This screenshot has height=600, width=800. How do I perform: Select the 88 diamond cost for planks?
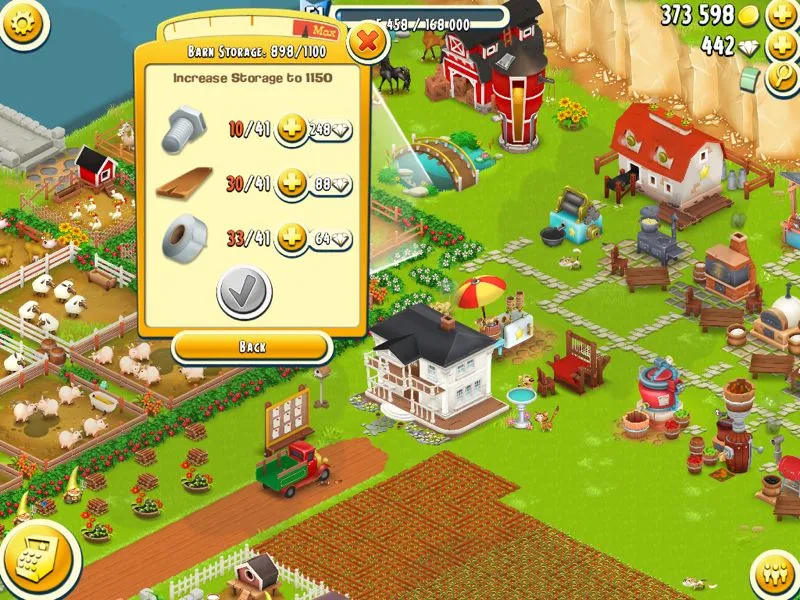coord(332,185)
